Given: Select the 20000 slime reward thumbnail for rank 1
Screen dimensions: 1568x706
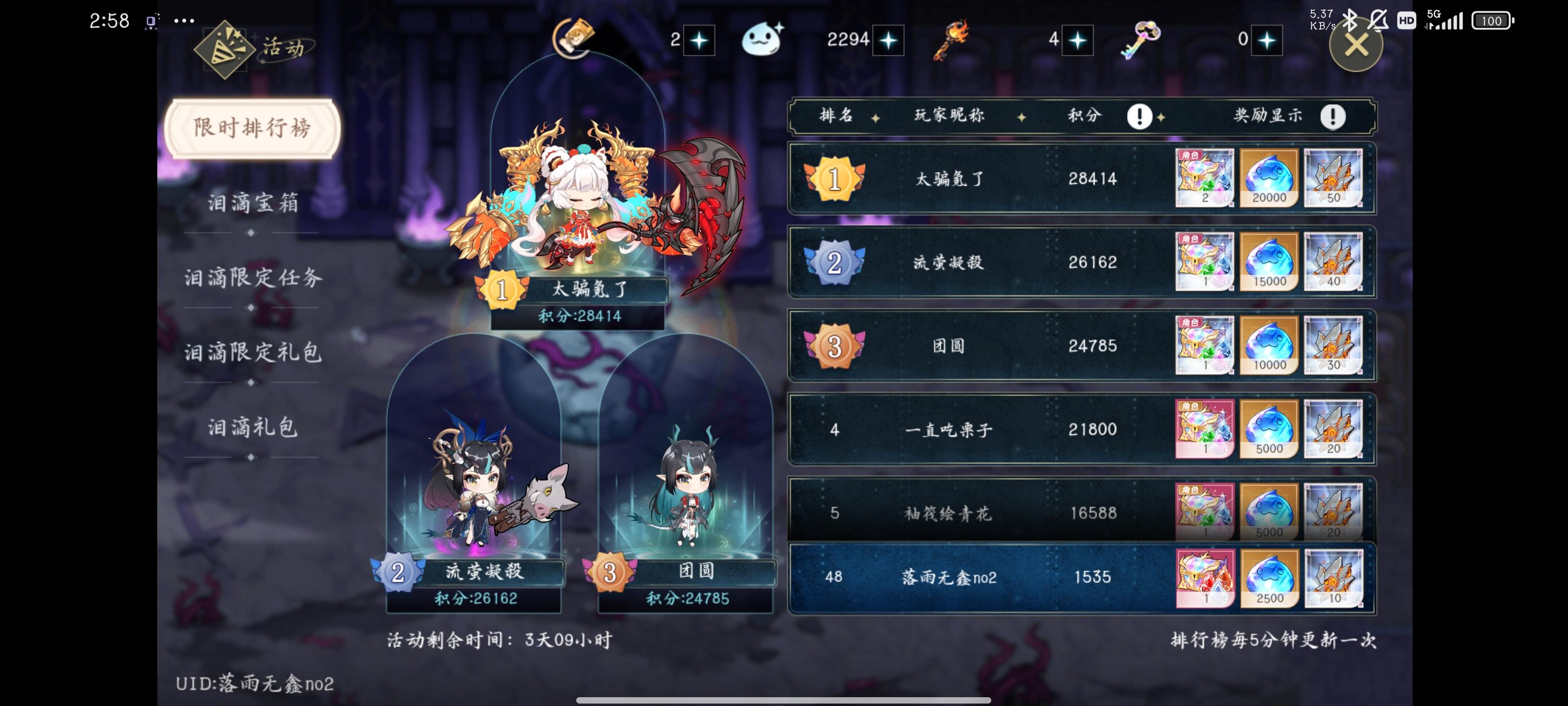Looking at the screenshot, I should point(1270,178).
